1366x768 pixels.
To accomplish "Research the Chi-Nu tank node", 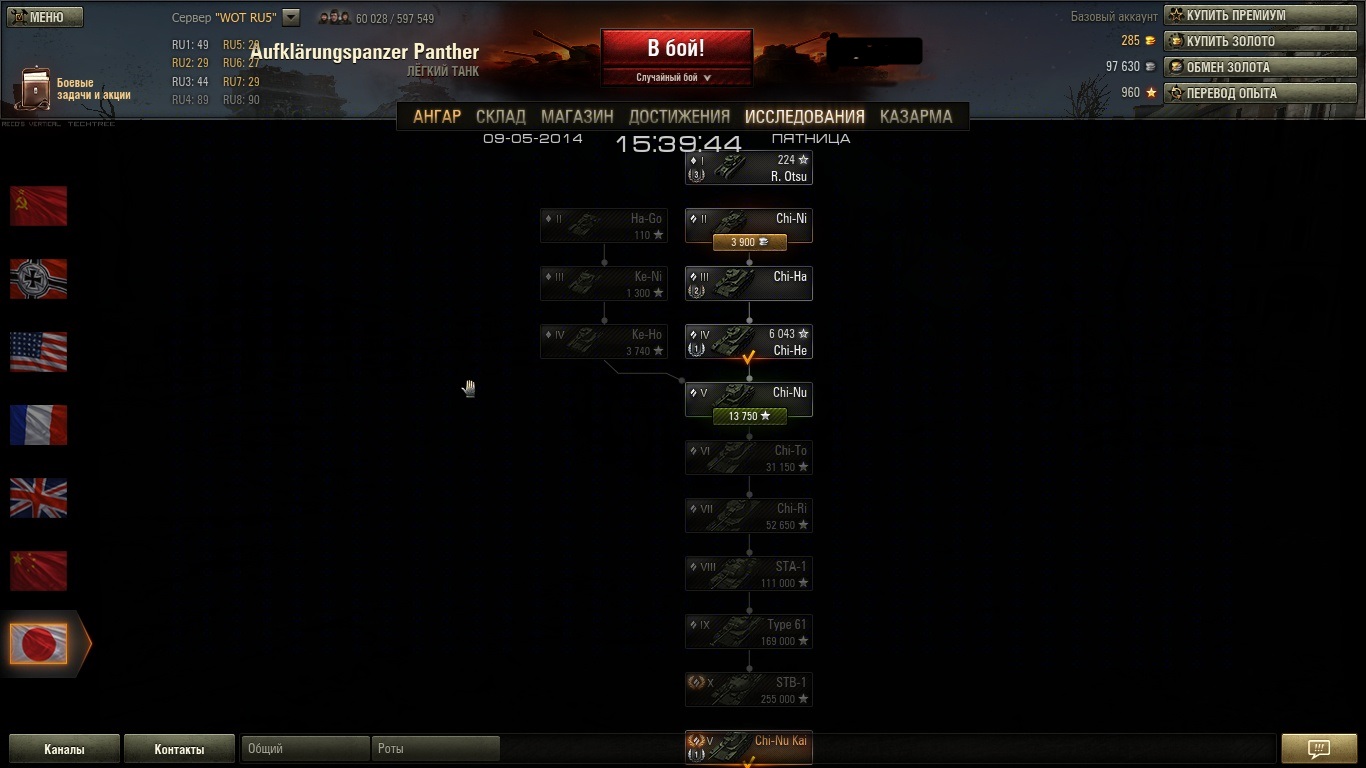I will (x=749, y=416).
